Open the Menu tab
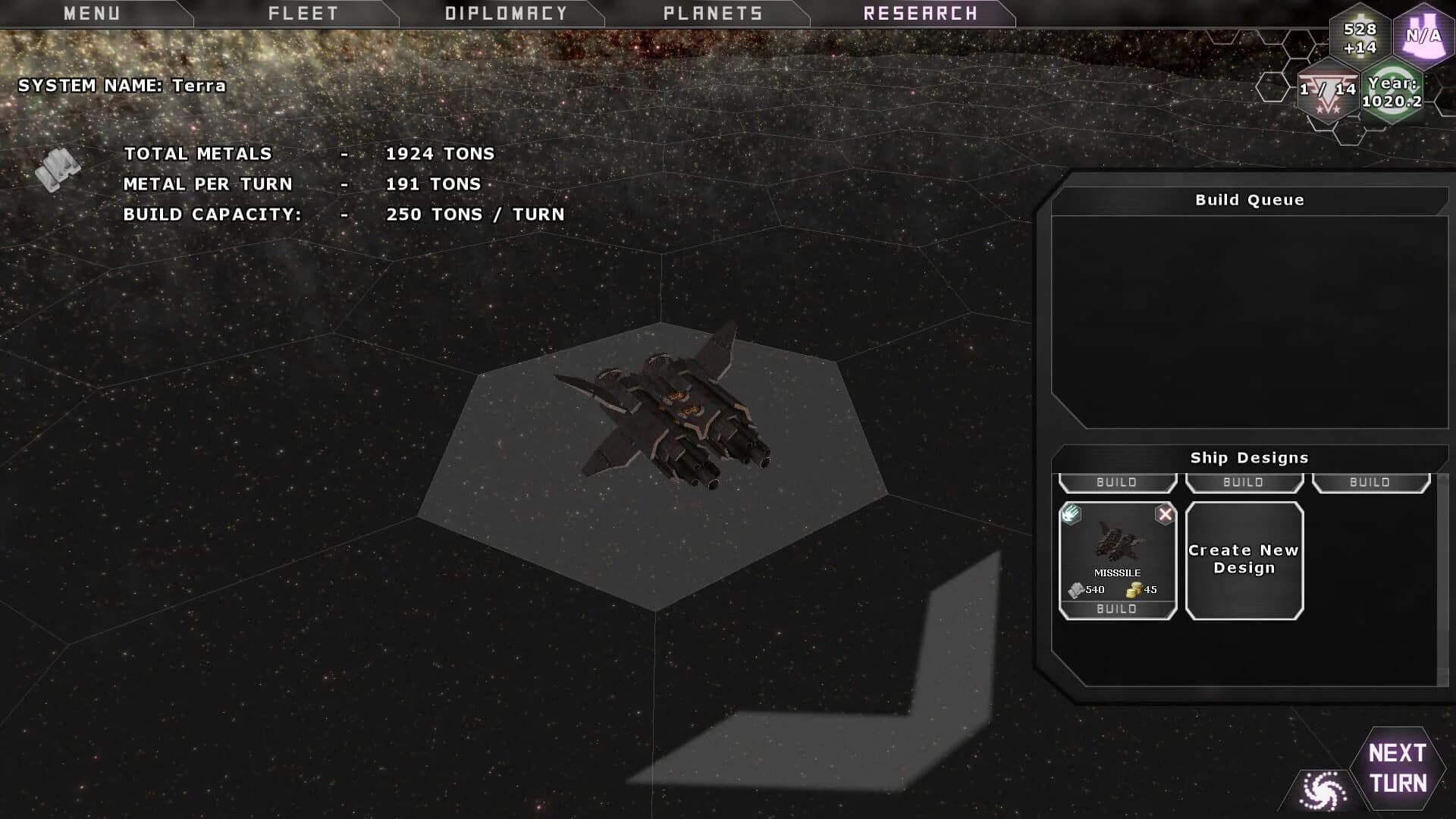 [92, 14]
